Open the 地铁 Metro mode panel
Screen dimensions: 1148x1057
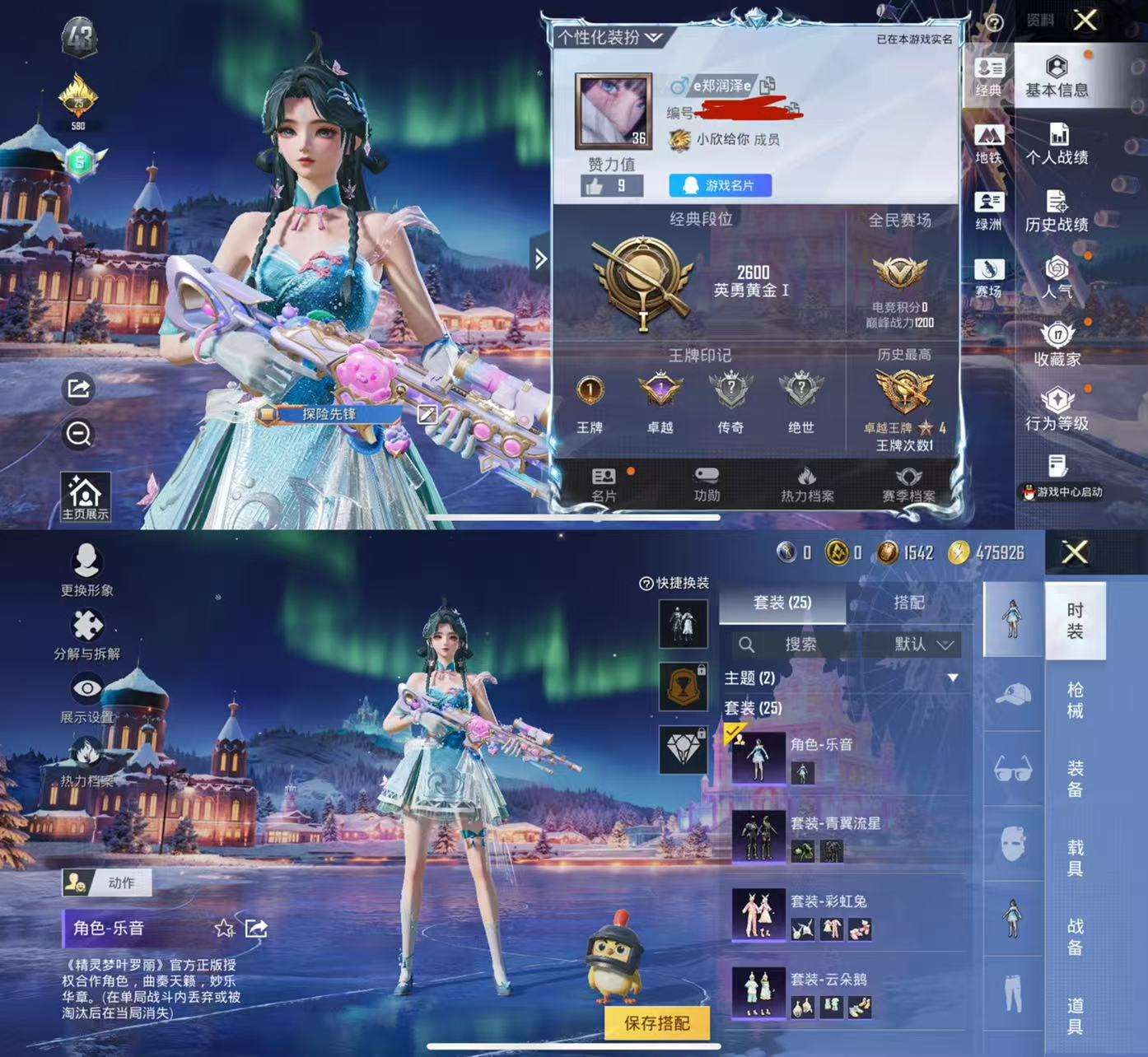pyautogui.click(x=988, y=142)
